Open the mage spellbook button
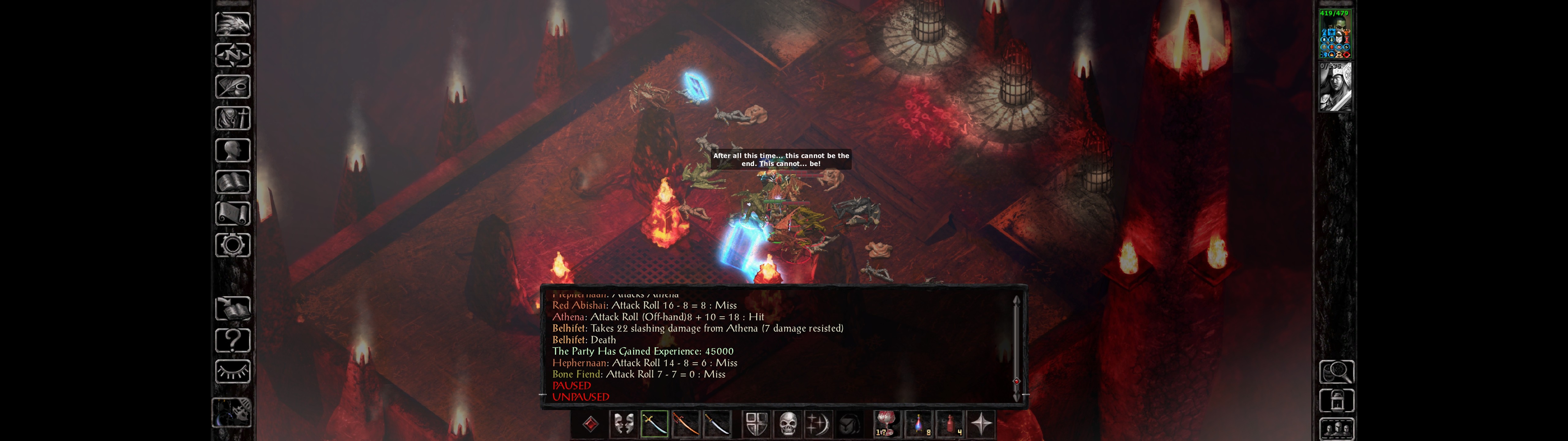Image resolution: width=1568 pixels, height=441 pixels. (232, 182)
